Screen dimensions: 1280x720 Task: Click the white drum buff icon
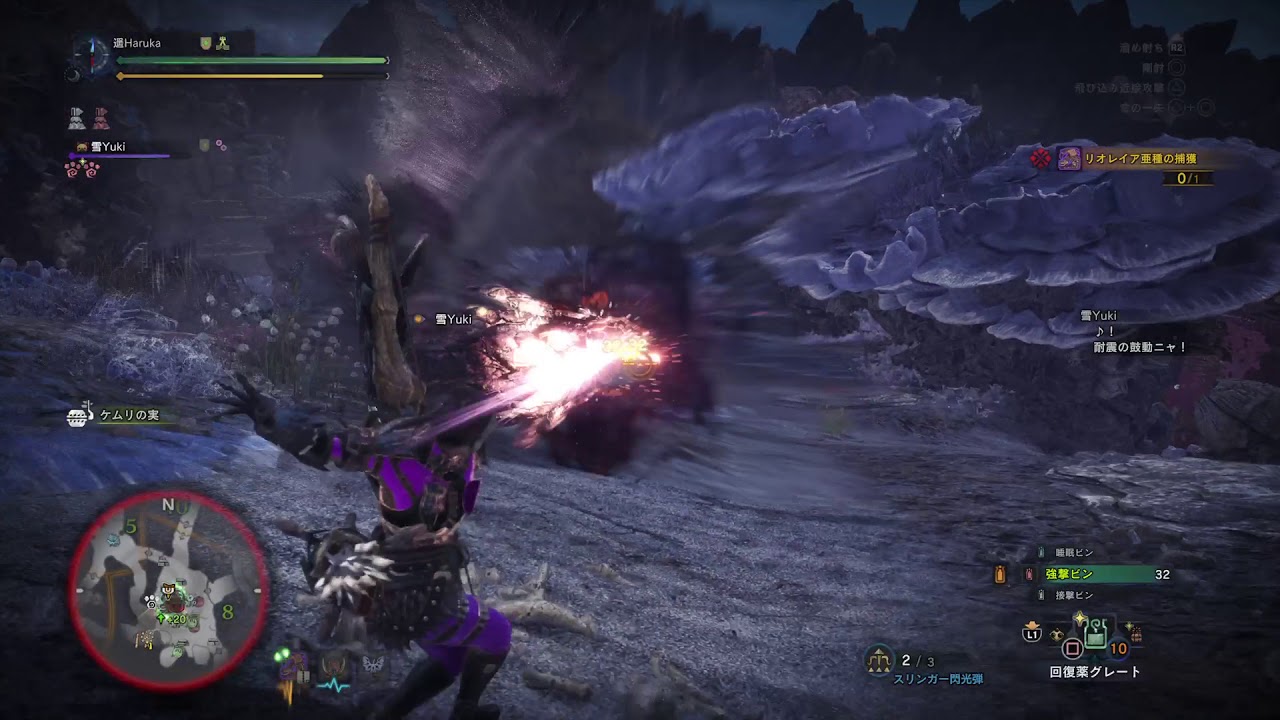point(77,119)
